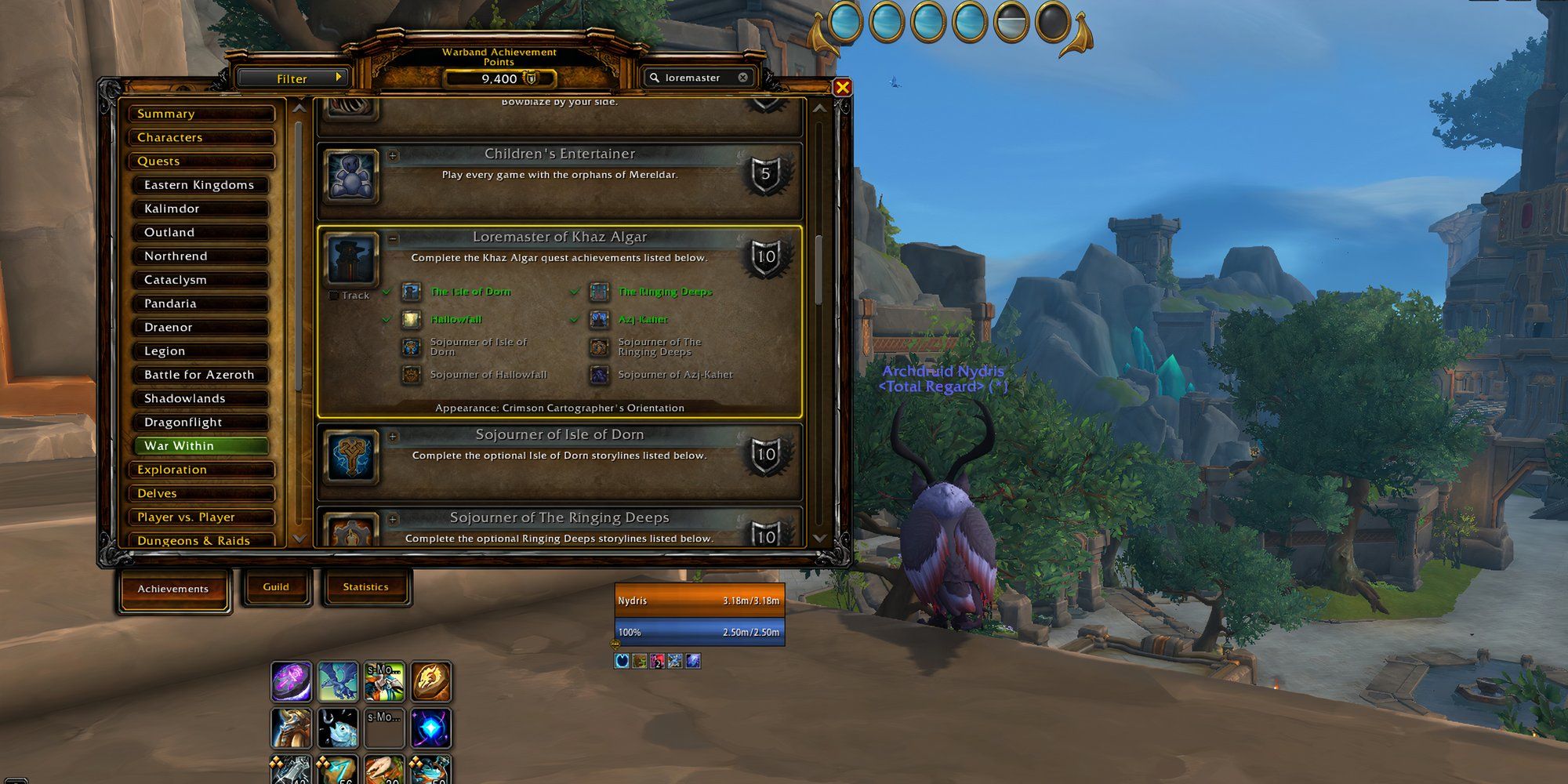Click the Azj-Kahet criteria icon
The height and width of the screenshot is (784, 1568).
tap(600, 319)
